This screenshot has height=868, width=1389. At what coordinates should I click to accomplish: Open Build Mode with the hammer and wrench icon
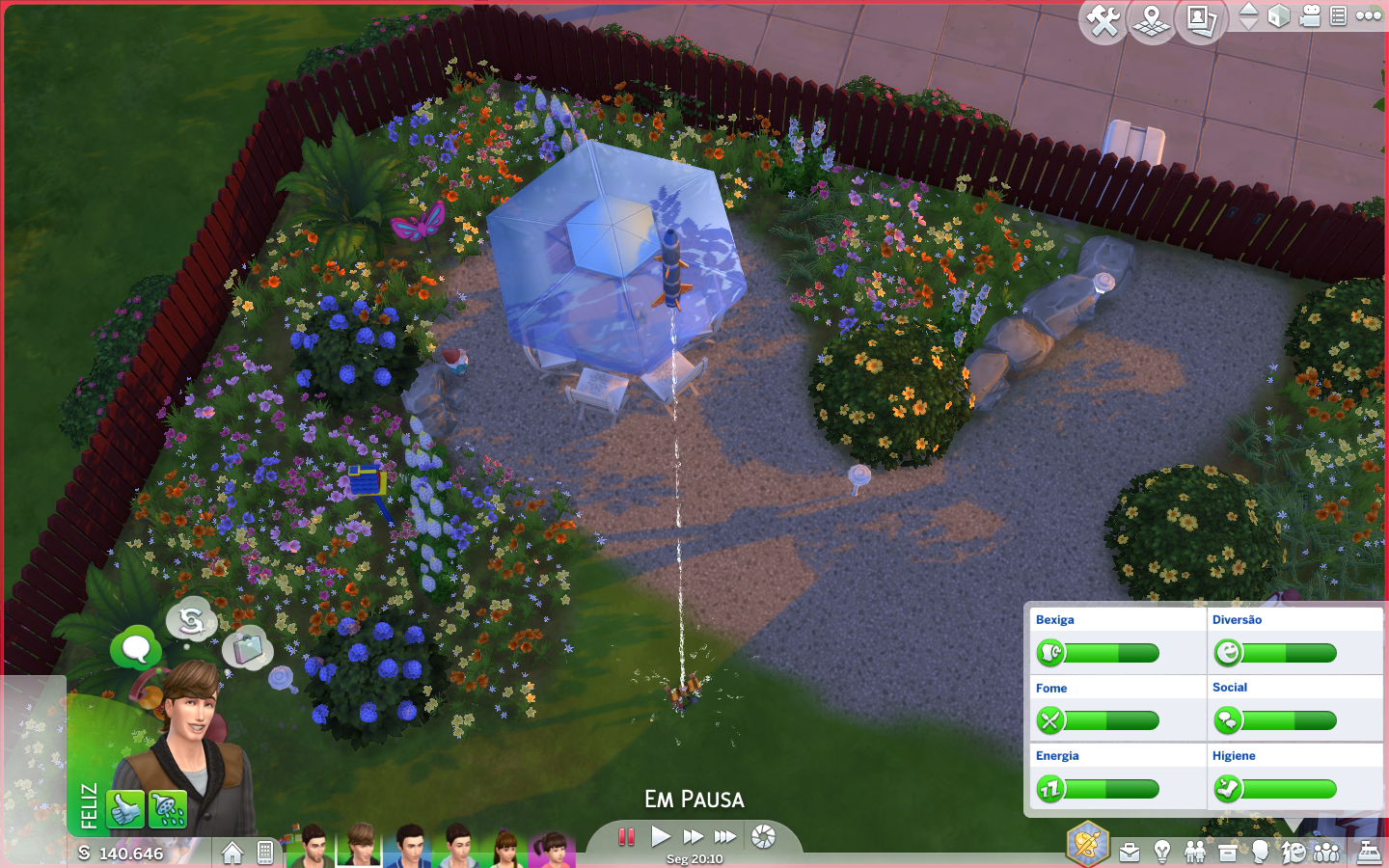pyautogui.click(x=1103, y=20)
